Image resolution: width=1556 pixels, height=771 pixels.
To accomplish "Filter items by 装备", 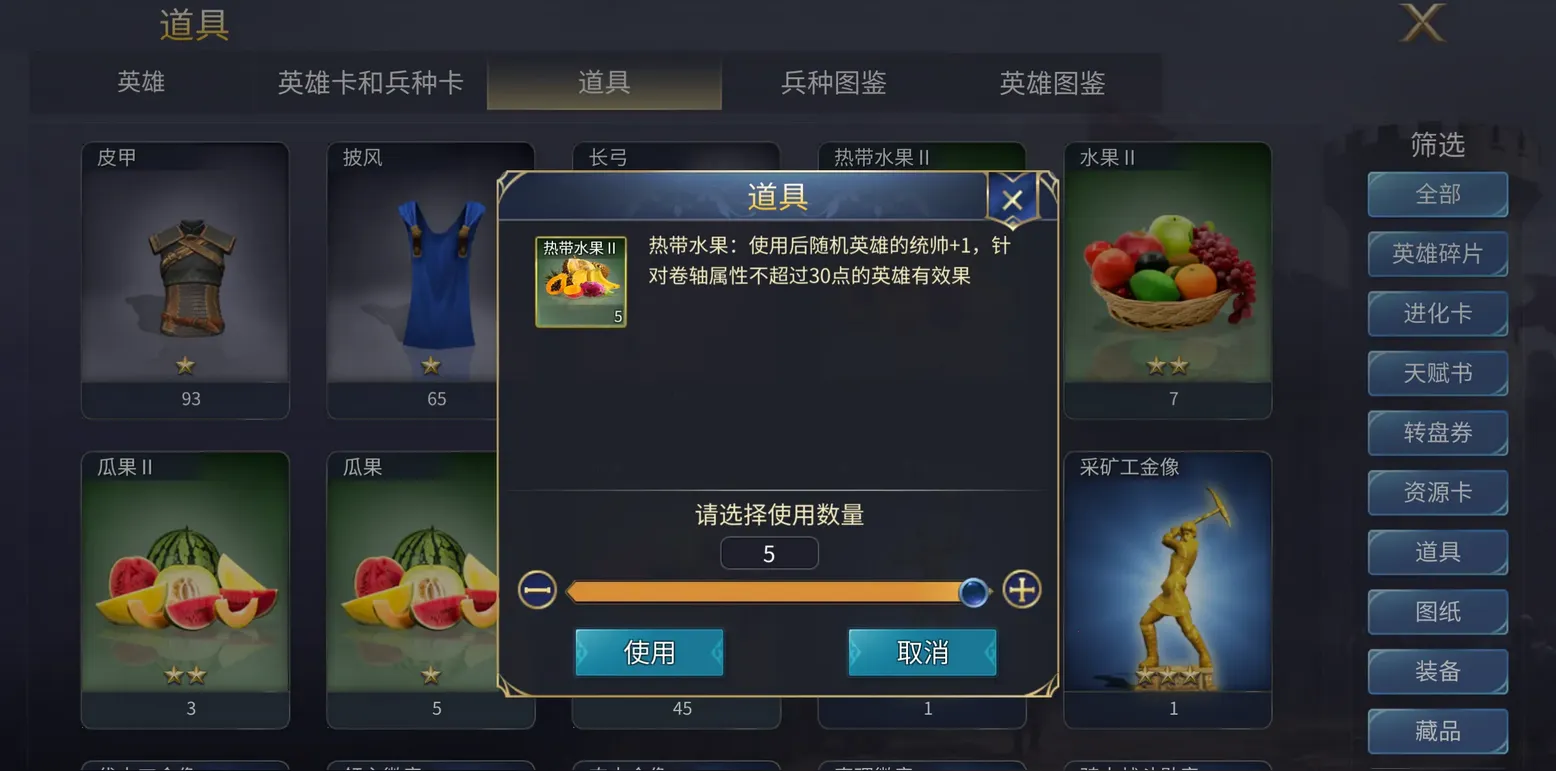I will [1437, 671].
